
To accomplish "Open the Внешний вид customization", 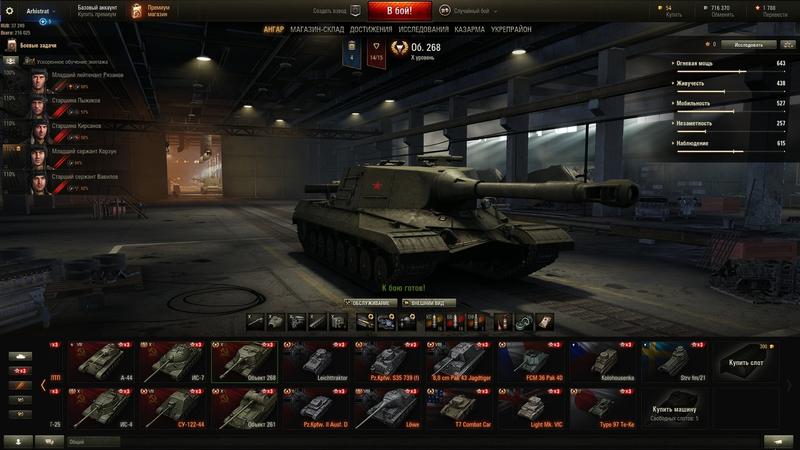I will [428, 302].
